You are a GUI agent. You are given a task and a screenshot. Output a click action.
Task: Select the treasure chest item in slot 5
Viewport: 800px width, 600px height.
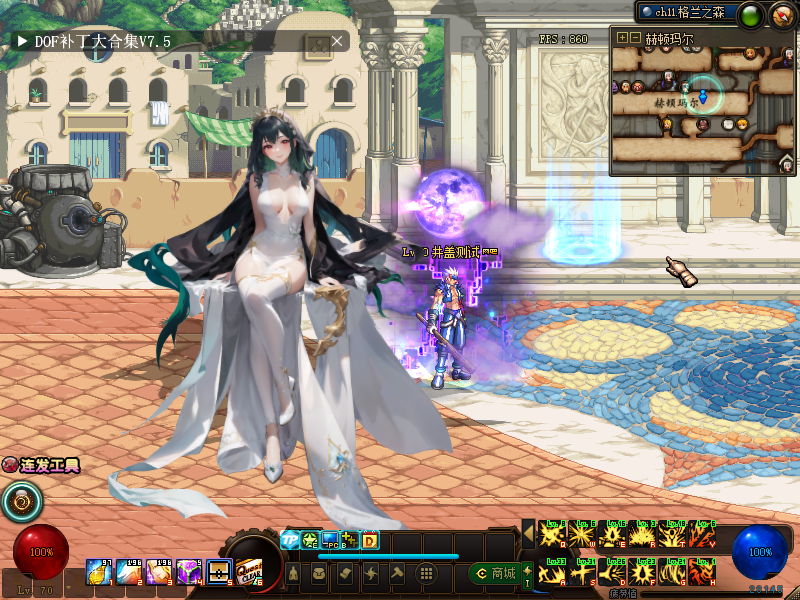[x=220, y=571]
